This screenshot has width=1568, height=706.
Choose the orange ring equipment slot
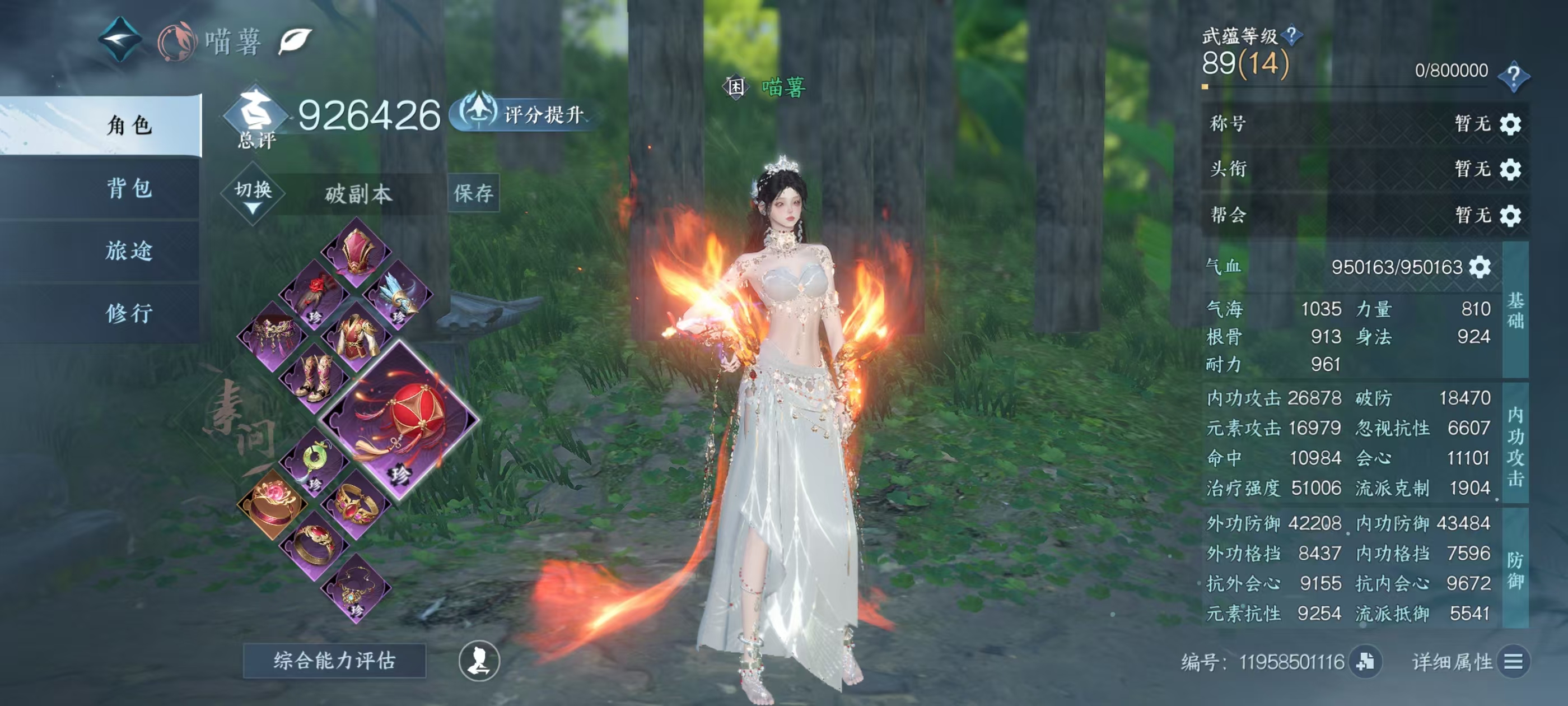pos(272,504)
